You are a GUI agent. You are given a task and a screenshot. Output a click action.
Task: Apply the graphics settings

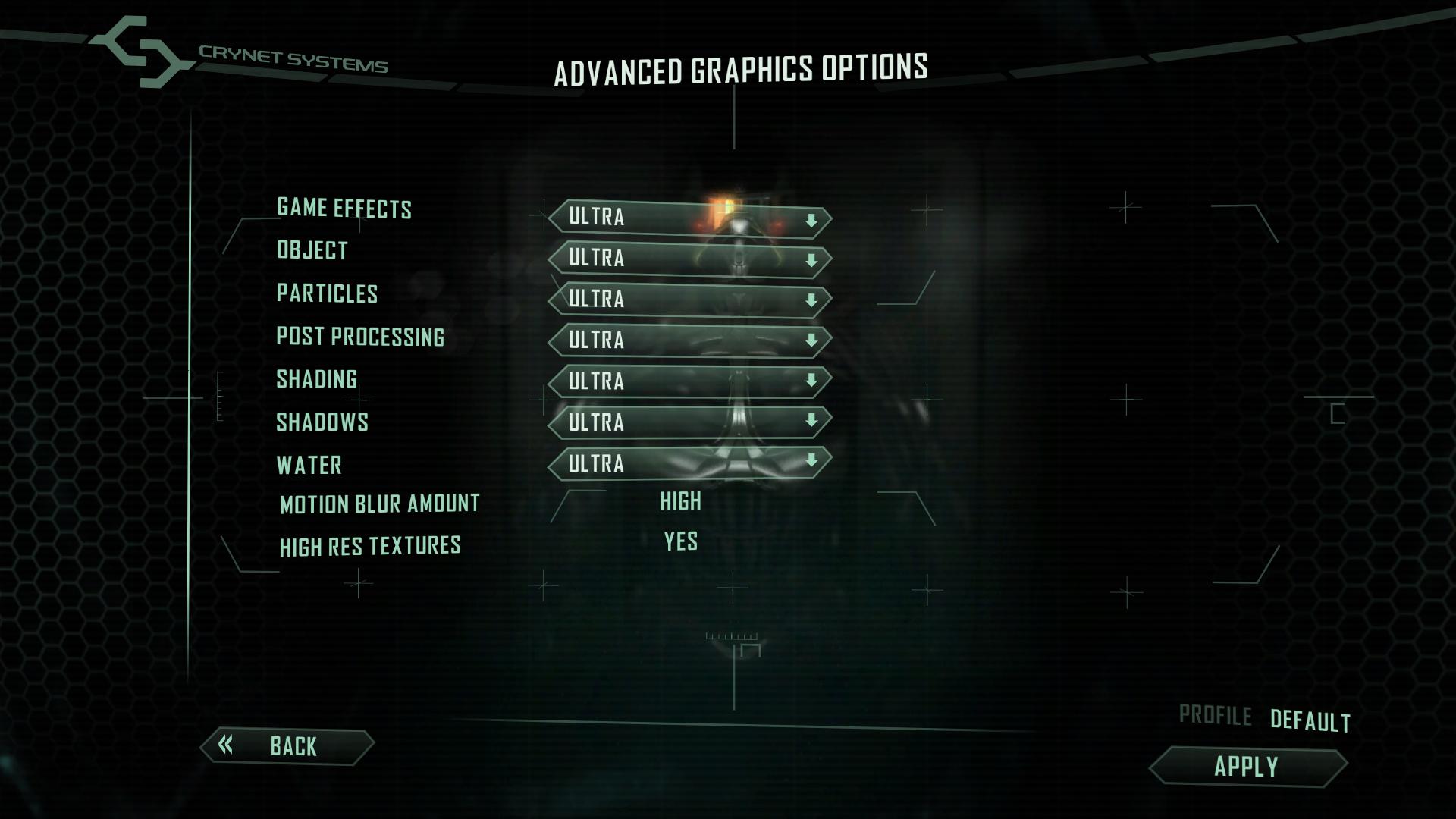click(x=1247, y=767)
